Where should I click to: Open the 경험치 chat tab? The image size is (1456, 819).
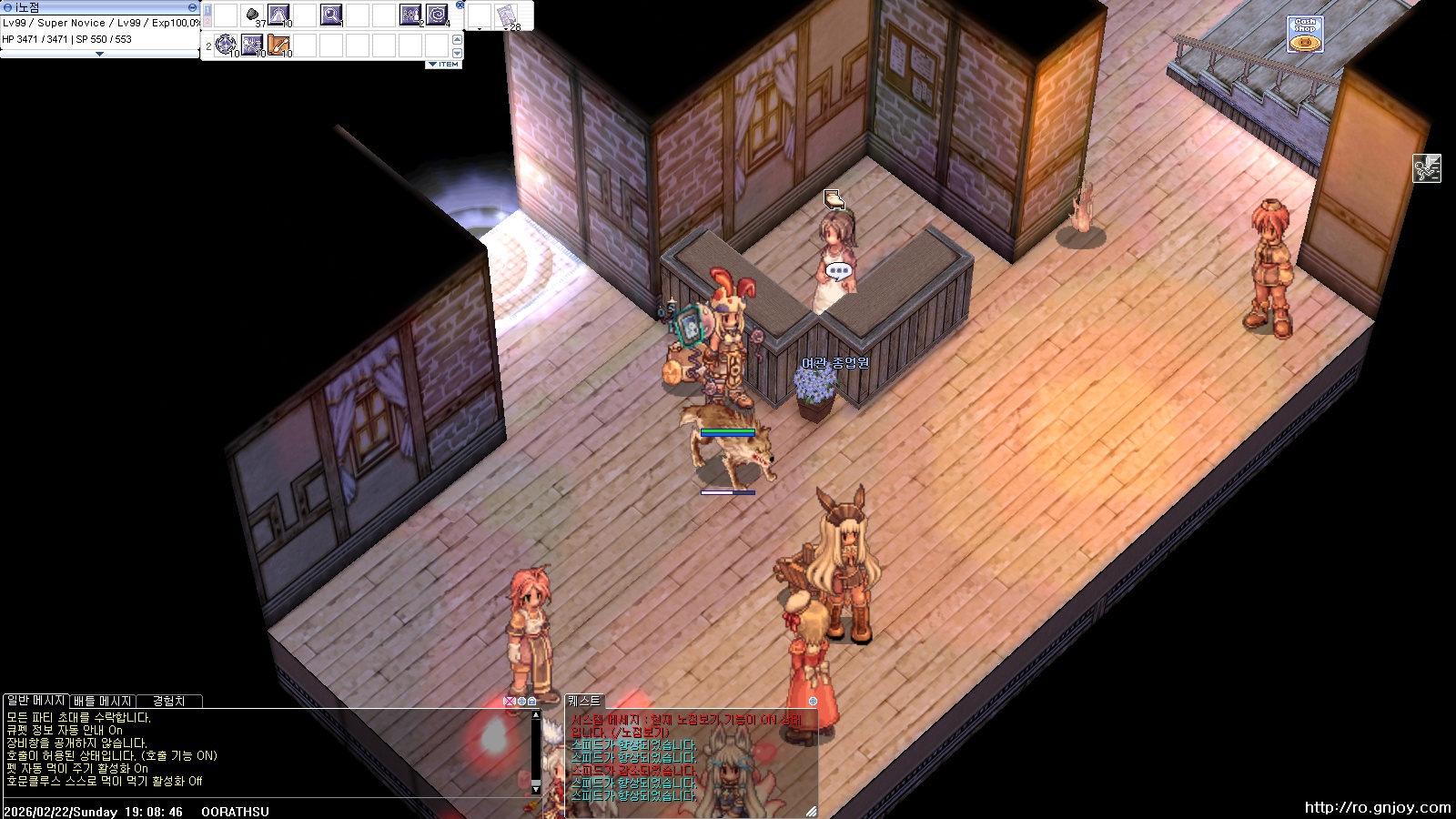pos(168,701)
